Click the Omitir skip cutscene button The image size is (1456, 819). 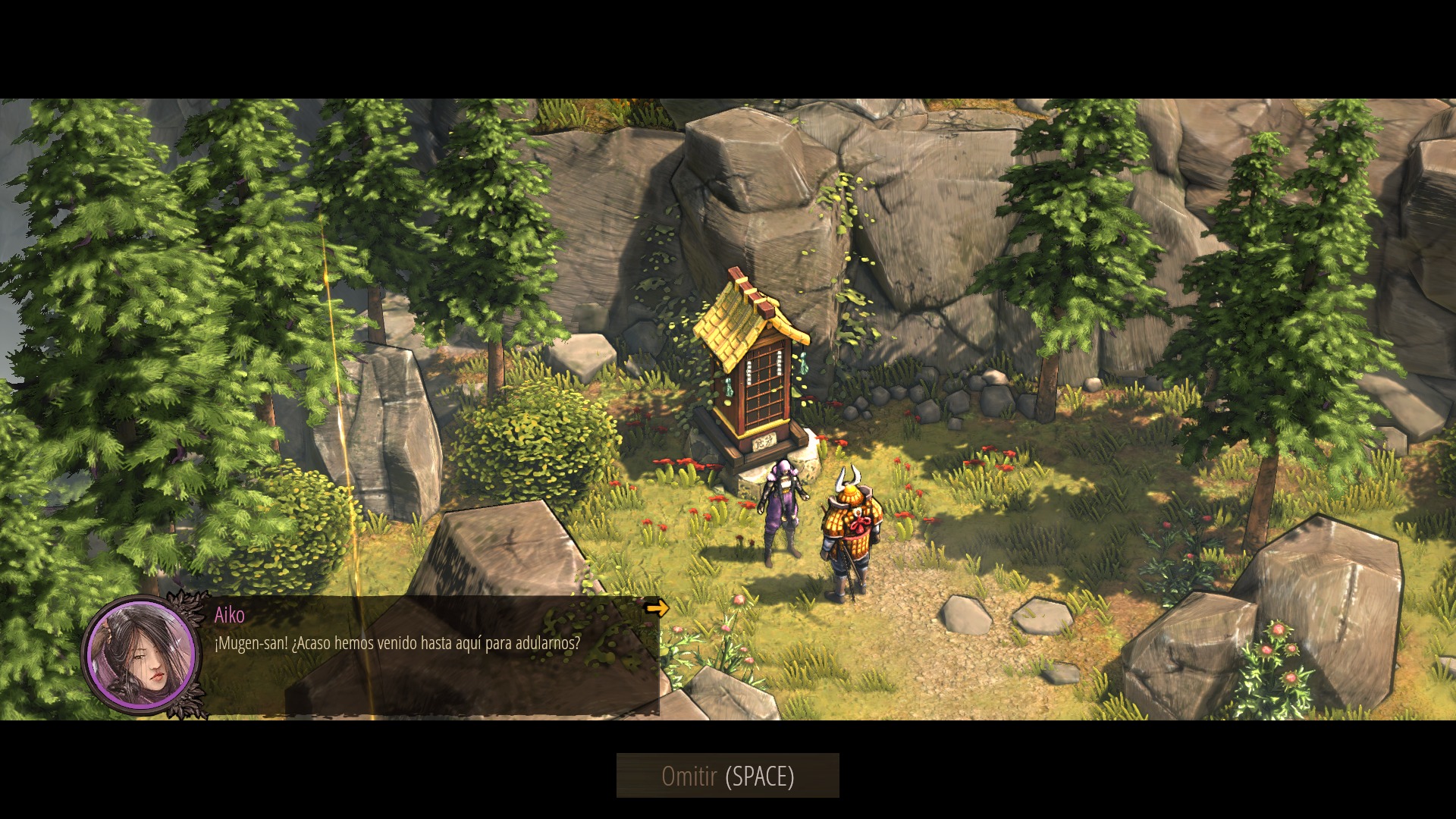(727, 776)
